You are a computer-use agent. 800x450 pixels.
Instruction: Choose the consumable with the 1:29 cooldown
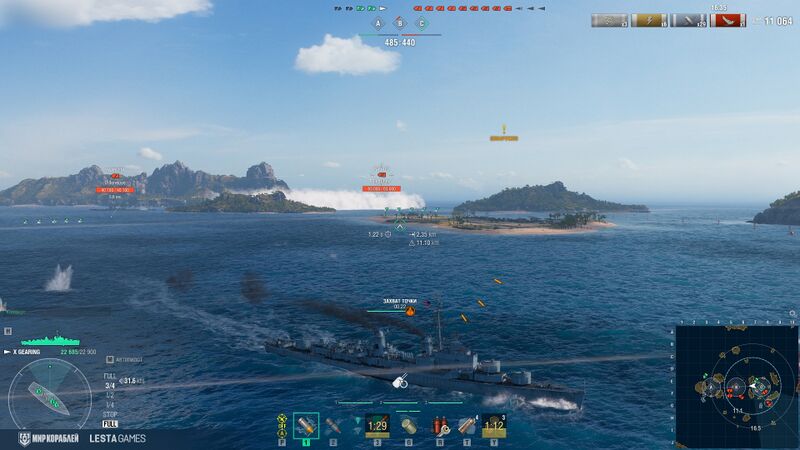tap(377, 426)
